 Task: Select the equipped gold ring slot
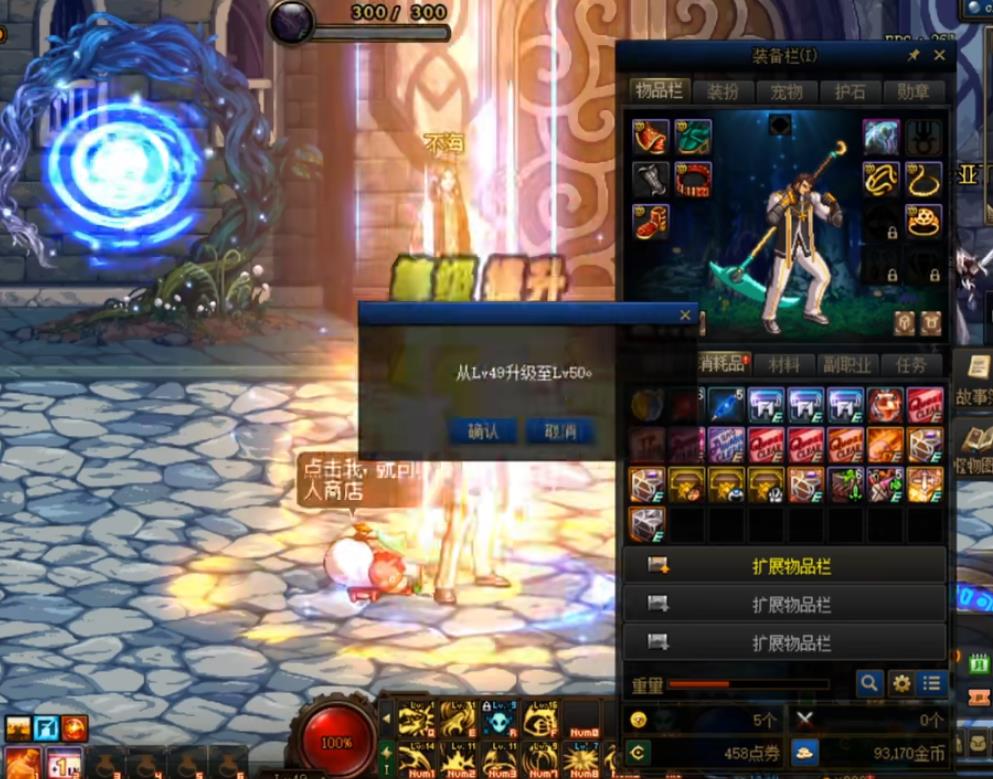tap(925, 221)
